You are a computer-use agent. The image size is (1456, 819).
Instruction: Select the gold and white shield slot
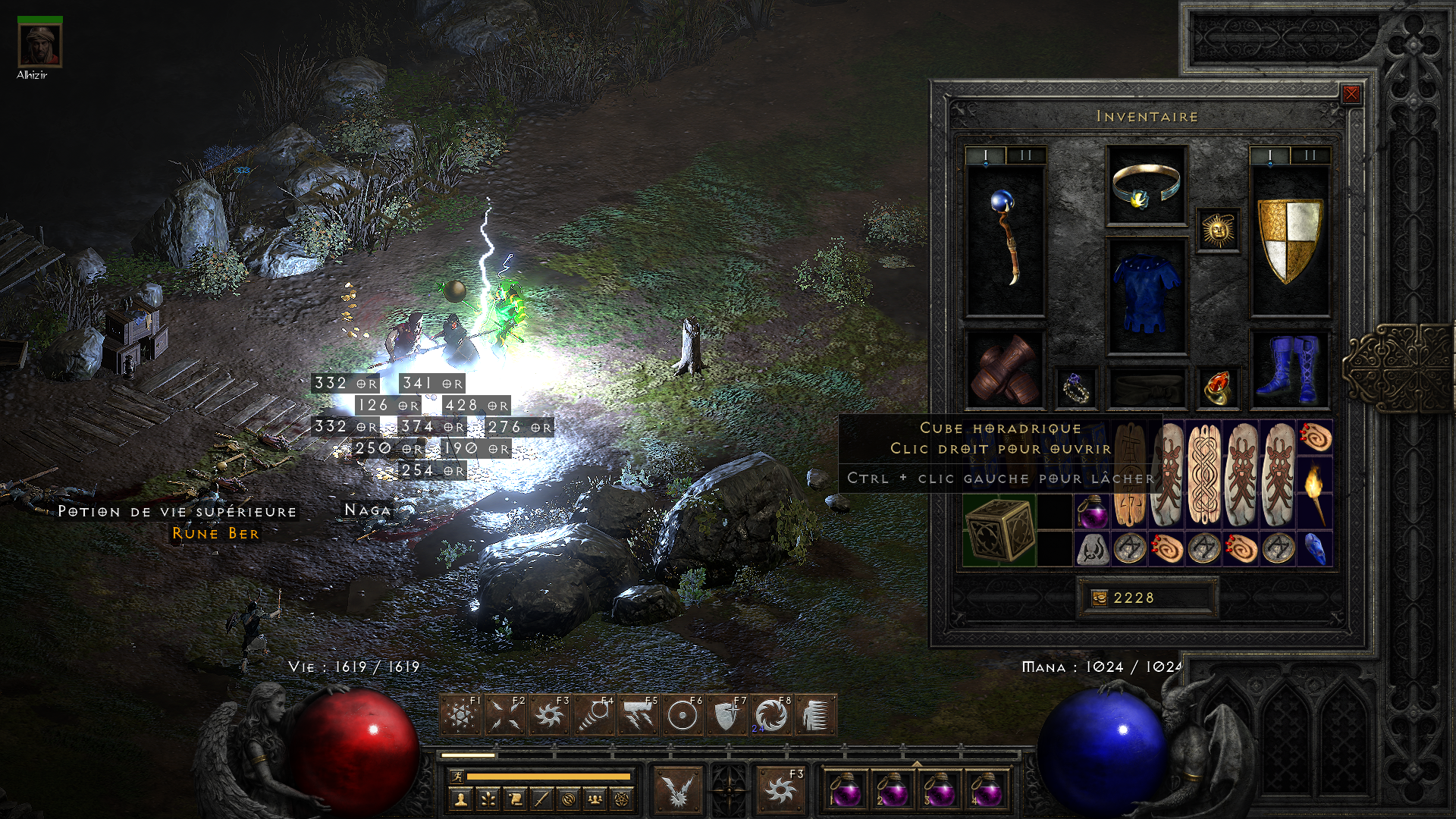click(1289, 240)
